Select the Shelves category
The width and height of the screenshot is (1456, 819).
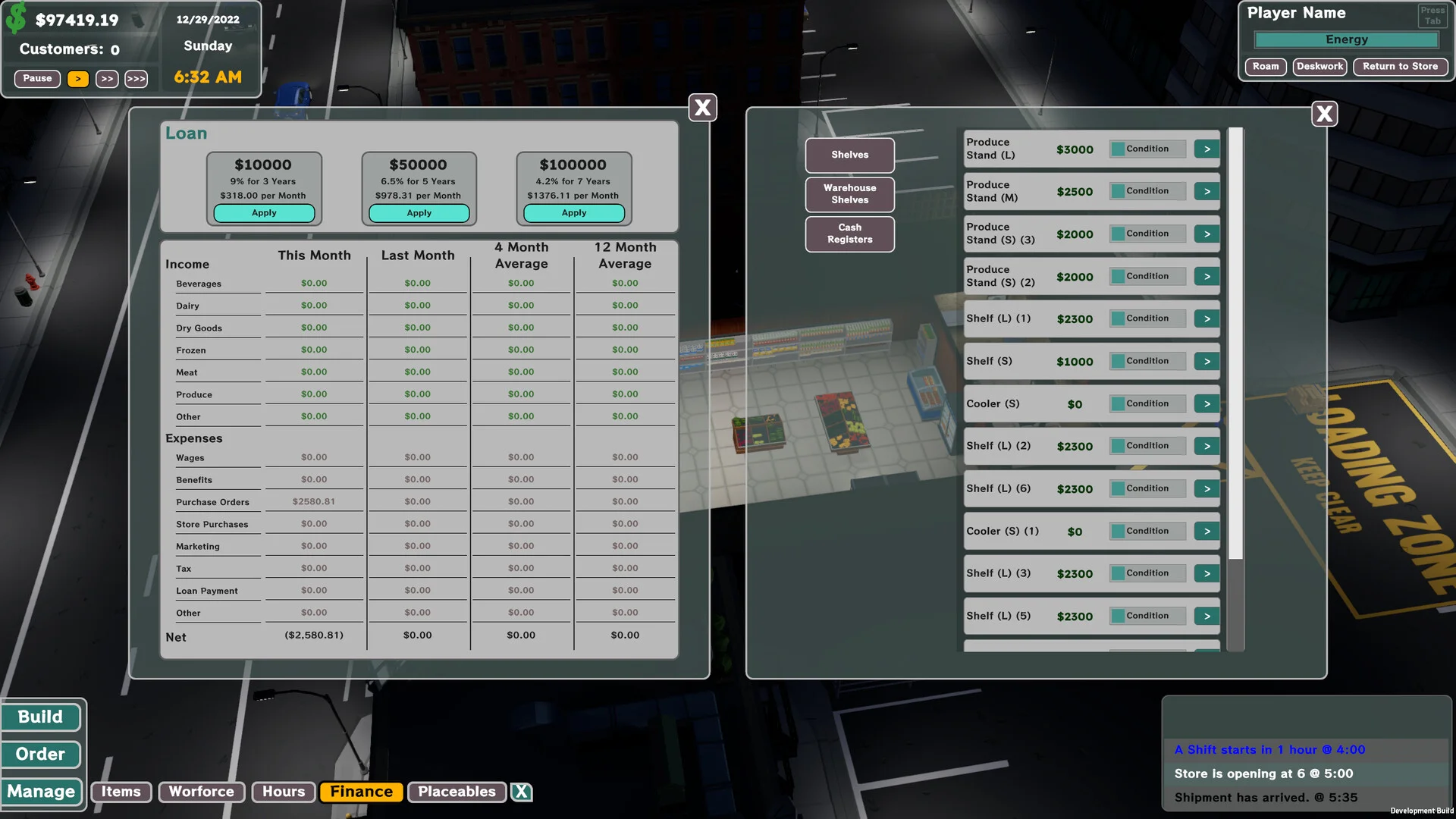849,155
